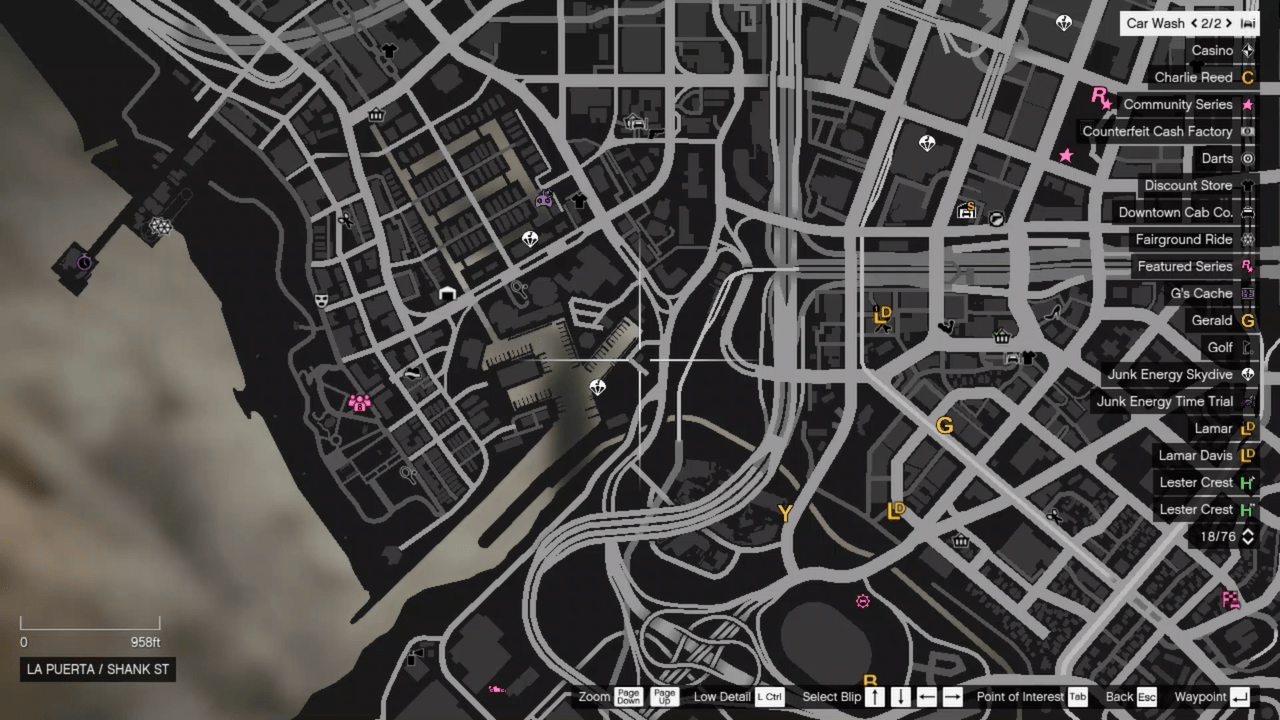Select Darts from the legend list
The width and height of the screenshot is (1280, 720).
[x=1217, y=158]
